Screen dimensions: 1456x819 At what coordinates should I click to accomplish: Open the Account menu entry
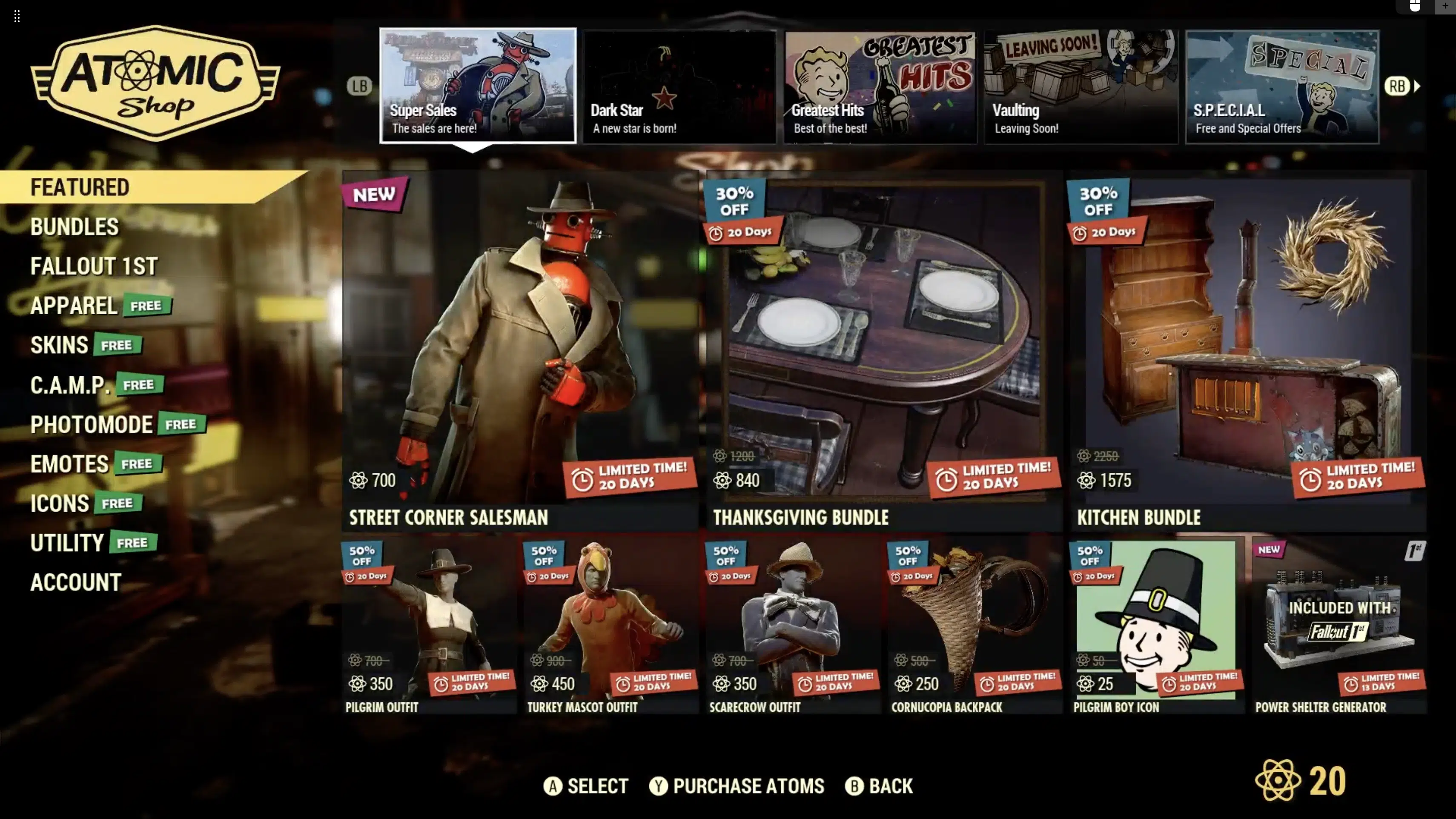pyautogui.click(x=76, y=583)
